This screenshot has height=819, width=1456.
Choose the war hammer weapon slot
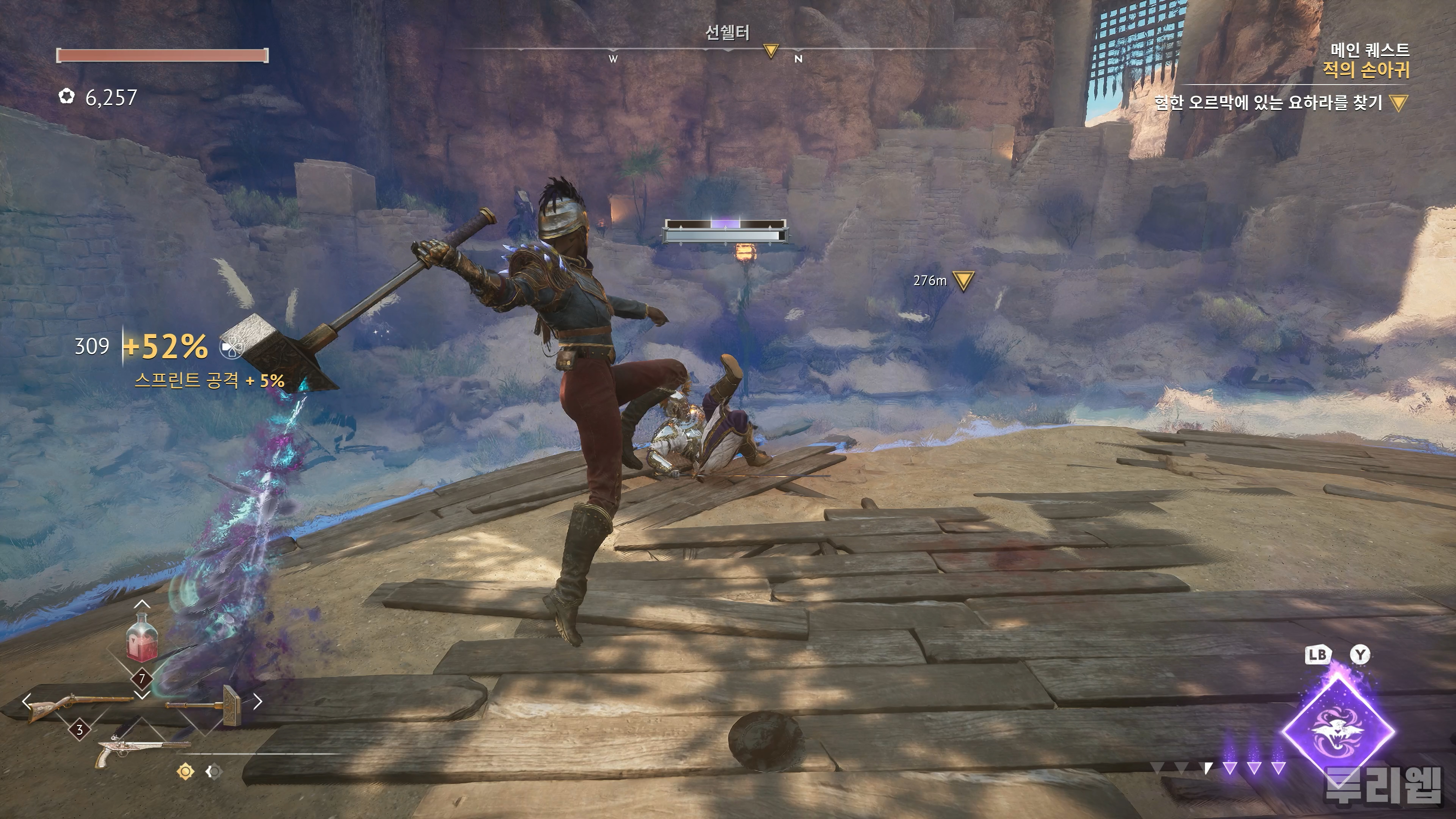point(206,704)
